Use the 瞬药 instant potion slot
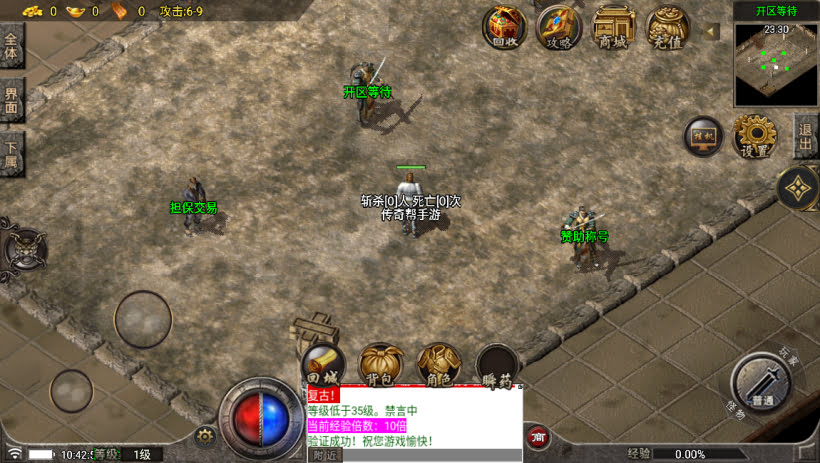 coord(496,365)
